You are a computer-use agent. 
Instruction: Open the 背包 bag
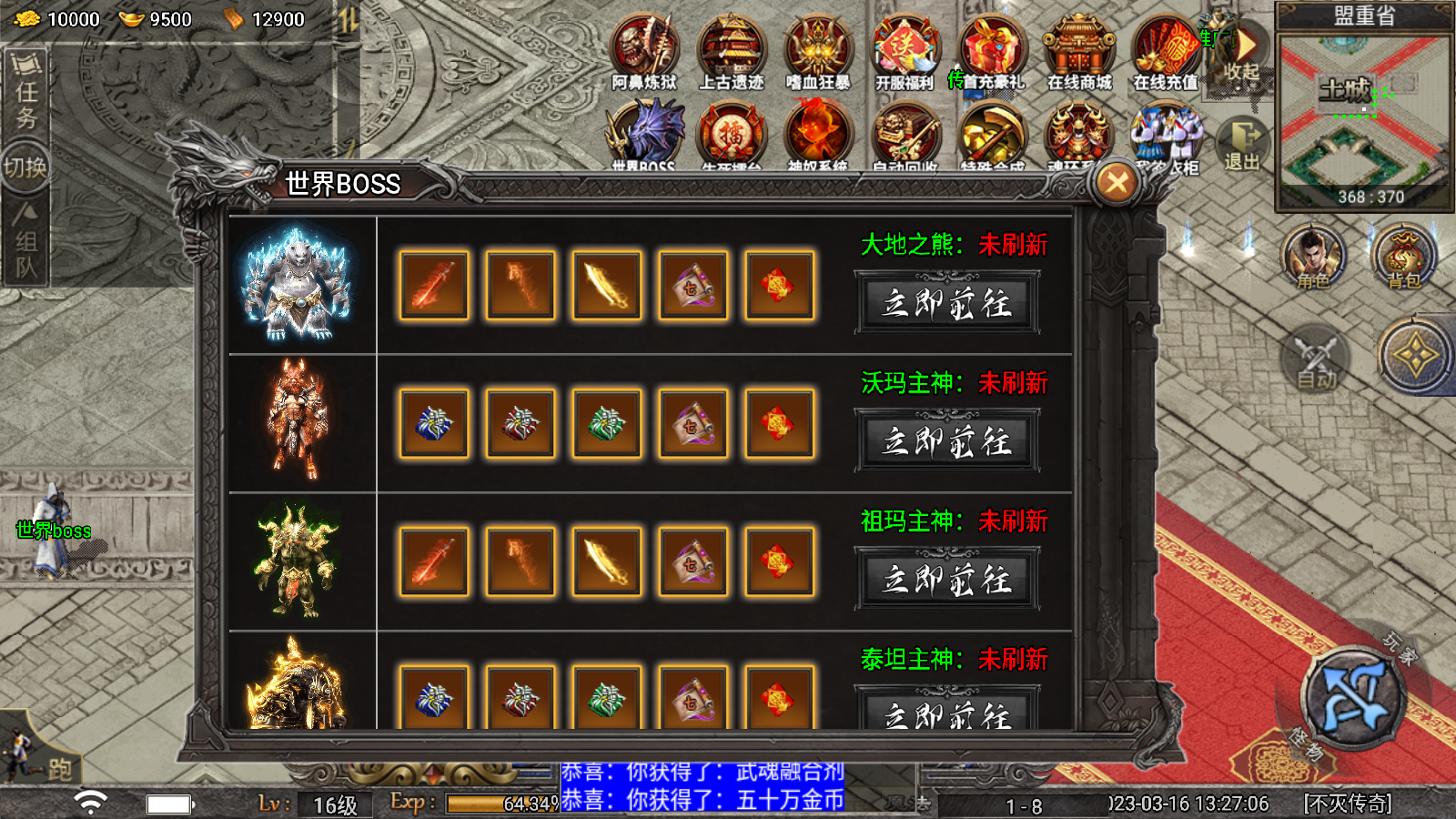(1403, 258)
